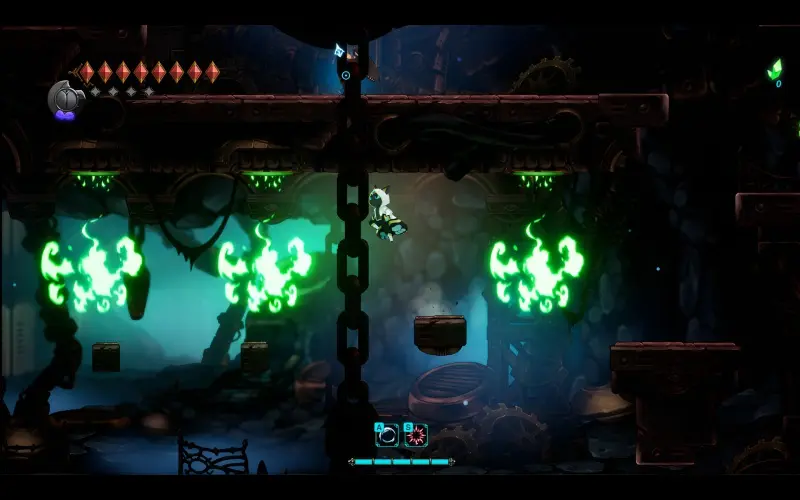800x500 pixels.
Task: Click the grey round emblem beside the health gems
Action: 65,97
